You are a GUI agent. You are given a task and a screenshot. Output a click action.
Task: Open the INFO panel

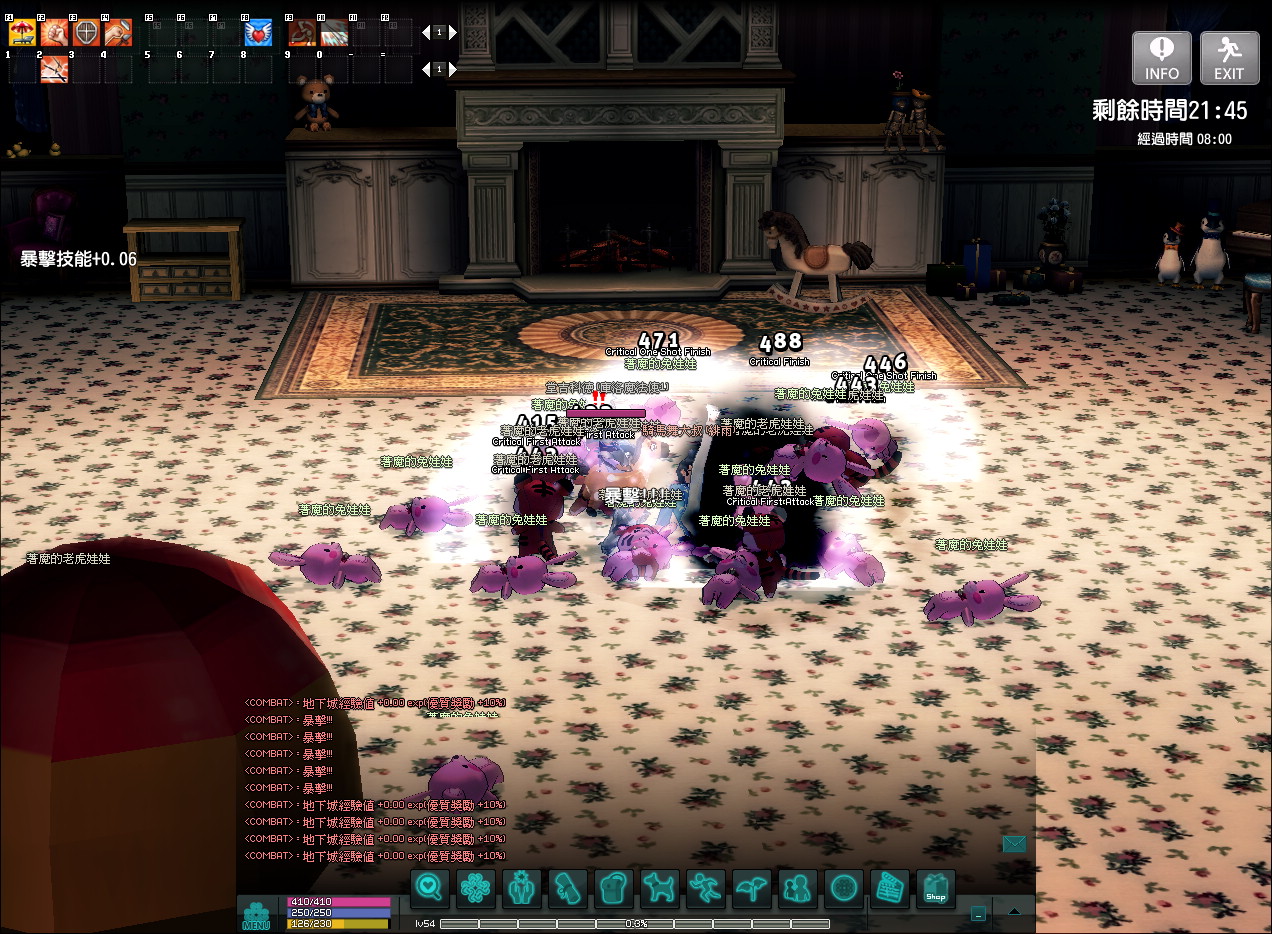click(1161, 58)
